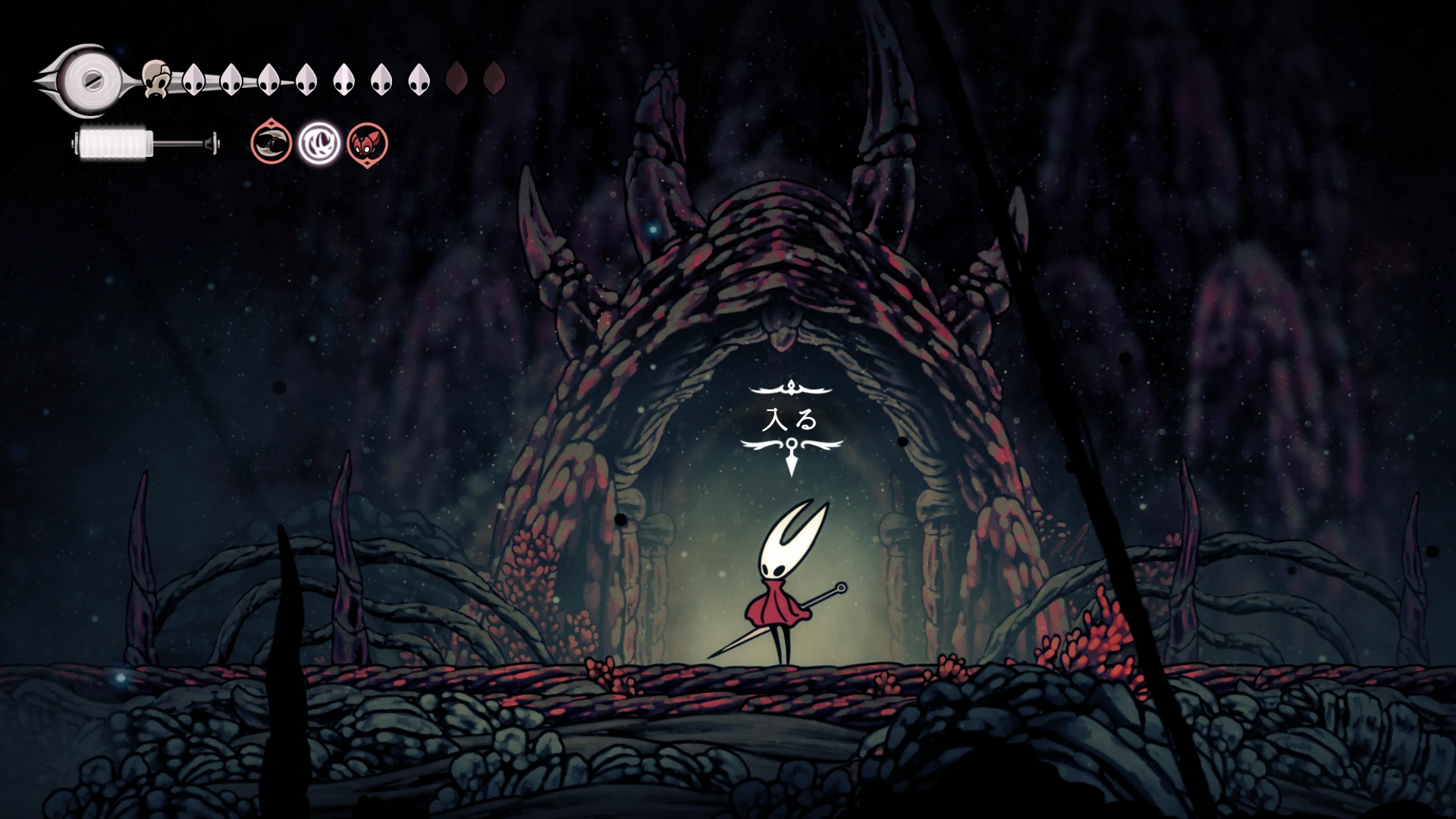Click the silk spool crest emblem
Image resolution: width=1456 pixels, height=819 pixels.
tap(89, 80)
